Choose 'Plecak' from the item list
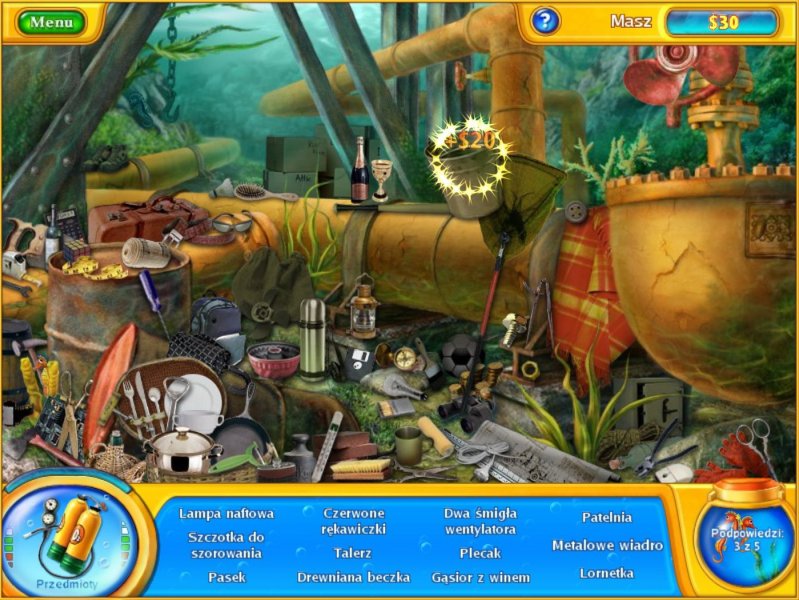This screenshot has height=600, width=799. pos(480,552)
